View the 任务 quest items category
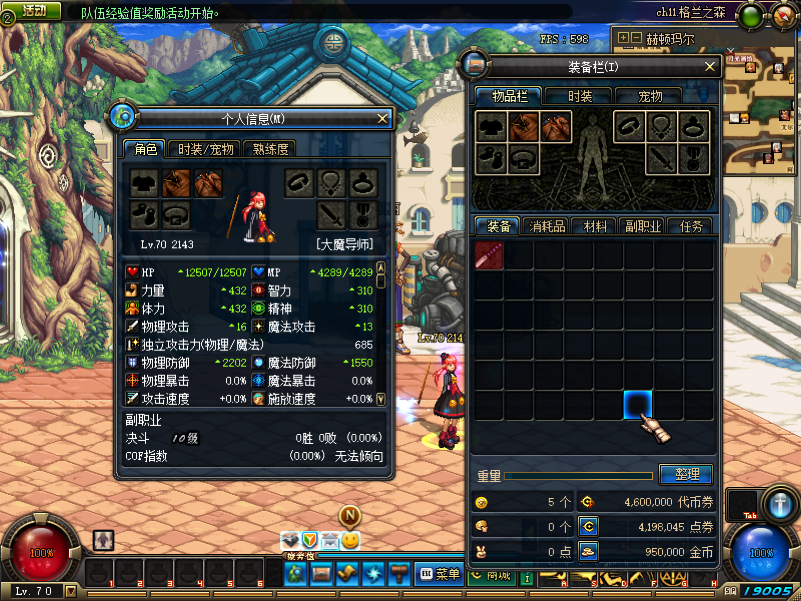 pos(690,226)
